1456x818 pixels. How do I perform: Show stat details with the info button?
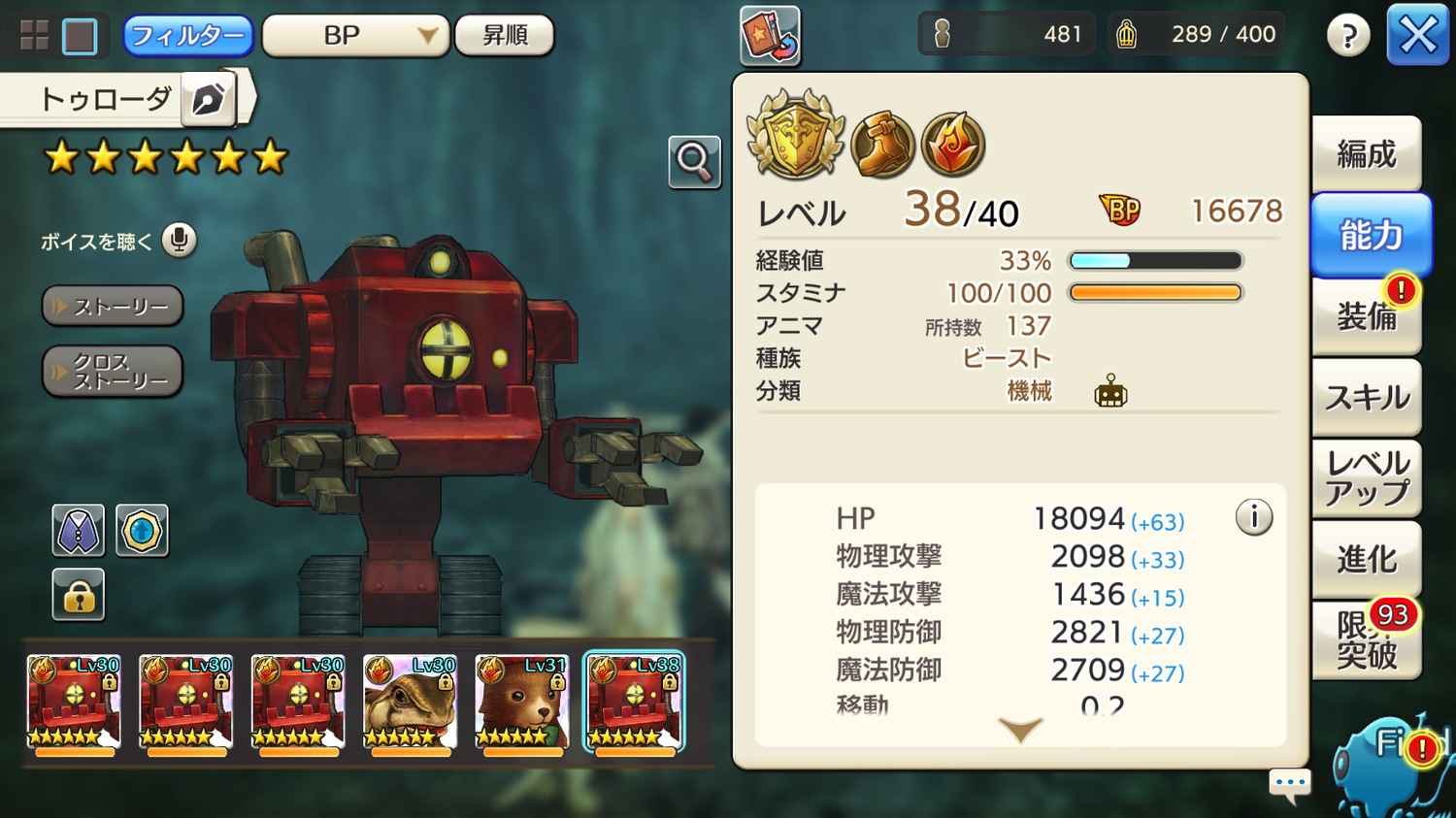[1254, 517]
